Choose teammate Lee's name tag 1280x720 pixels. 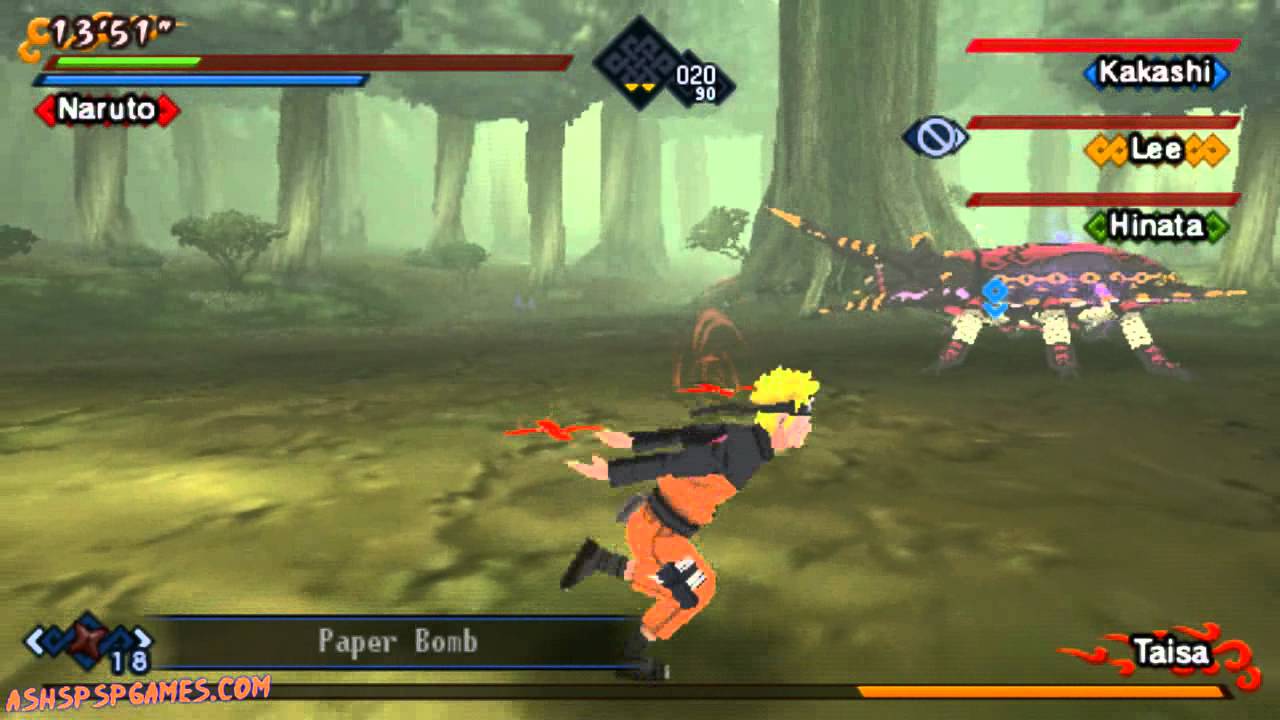pos(1156,150)
